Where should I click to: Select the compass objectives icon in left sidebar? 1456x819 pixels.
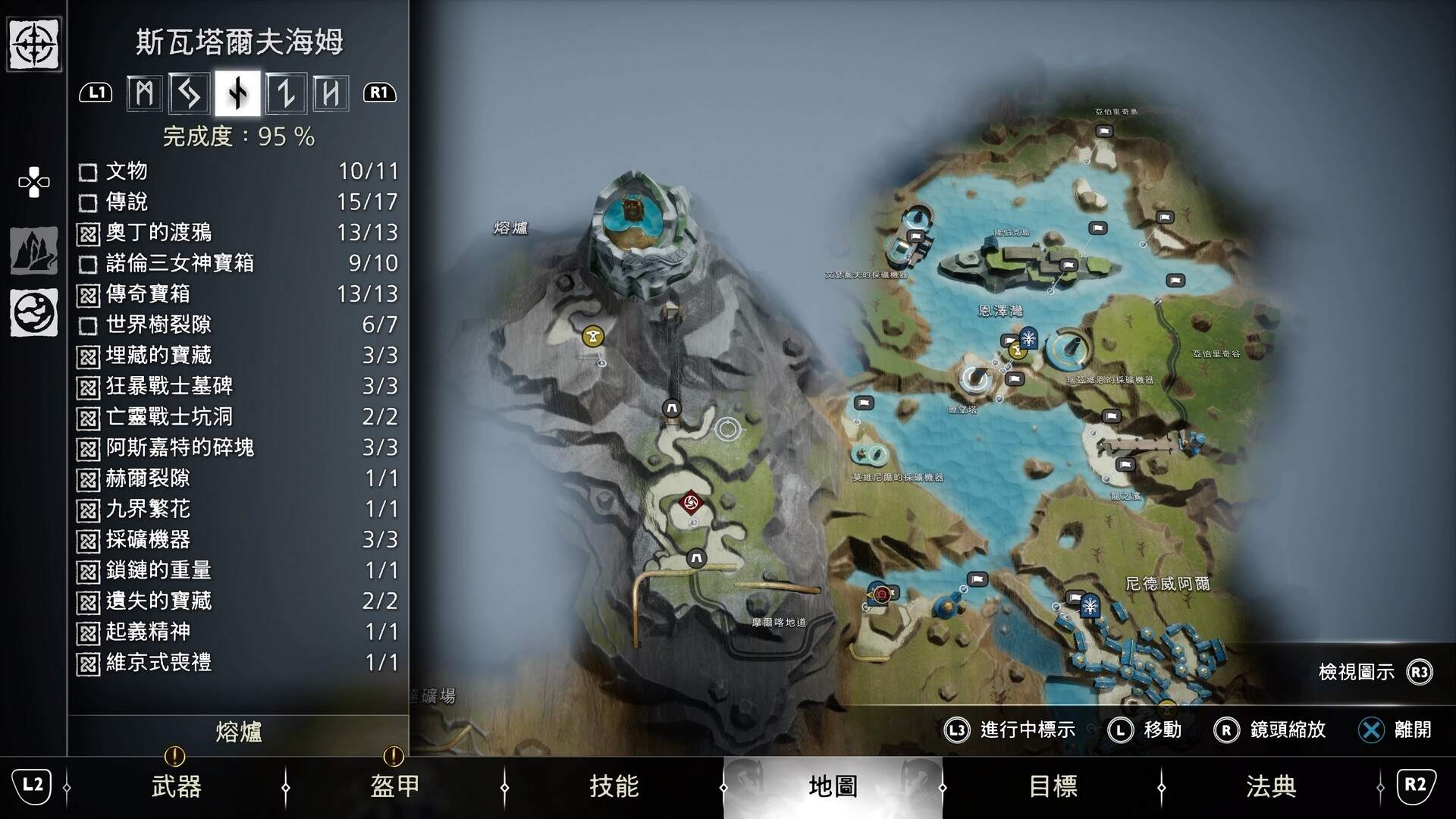33,45
